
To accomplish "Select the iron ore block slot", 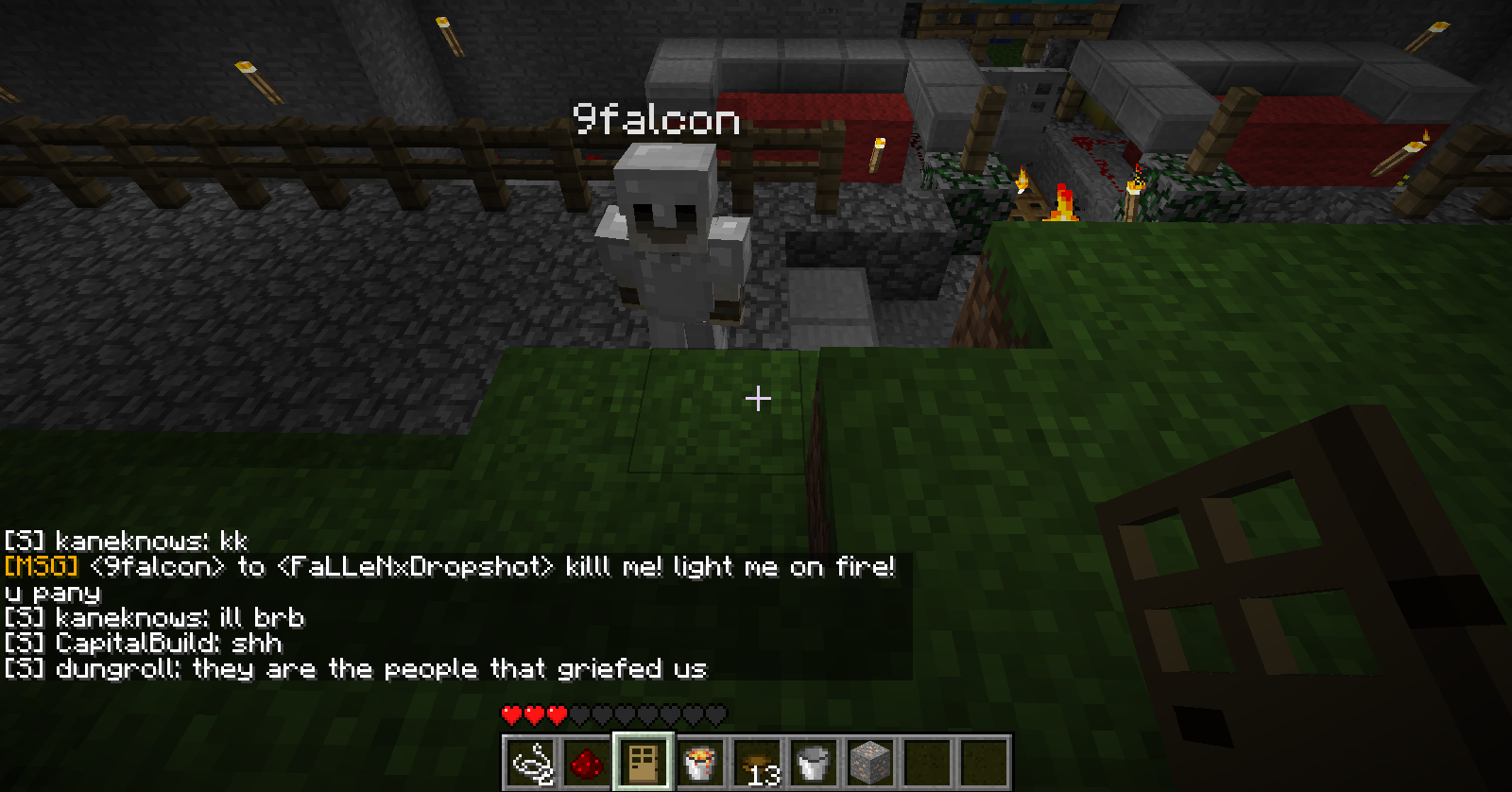I will [870, 762].
